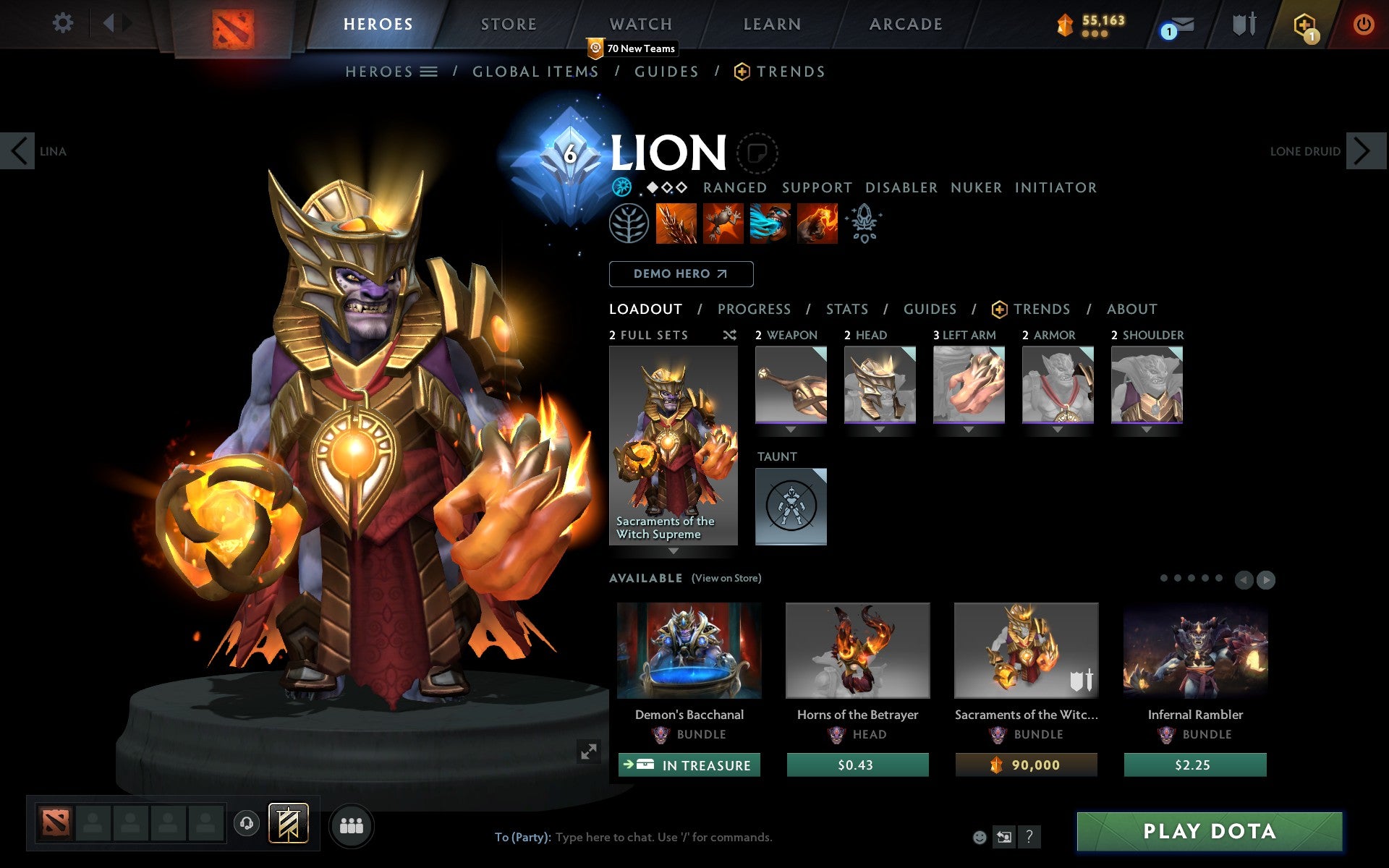Toggle the taunt slot in loadout
Viewport: 1389px width, 868px height.
pyautogui.click(x=790, y=506)
